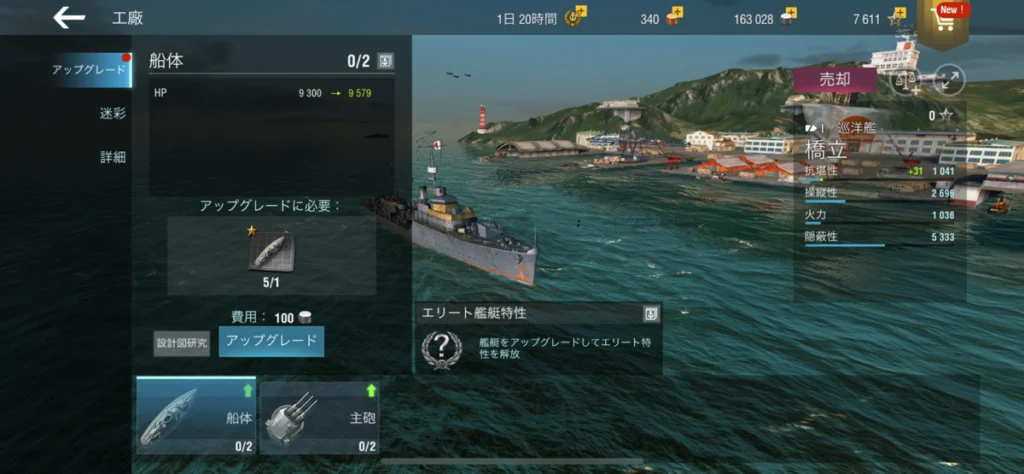The width and height of the screenshot is (1024, 474).
Task: Open 設計図研究 blueprint research
Action: 182,343
